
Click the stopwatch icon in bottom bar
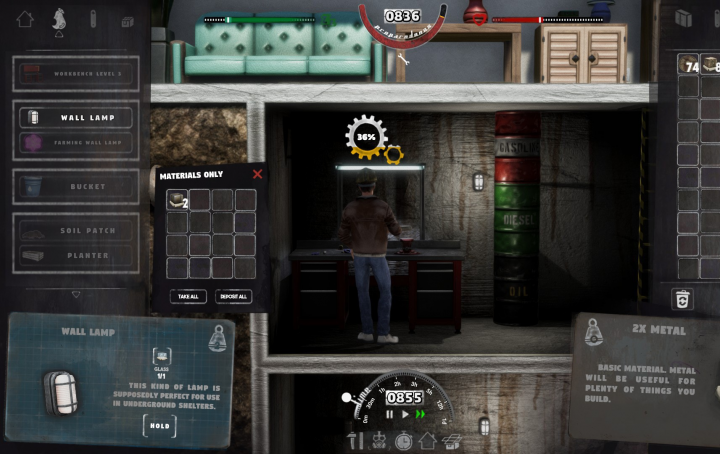pos(403,440)
